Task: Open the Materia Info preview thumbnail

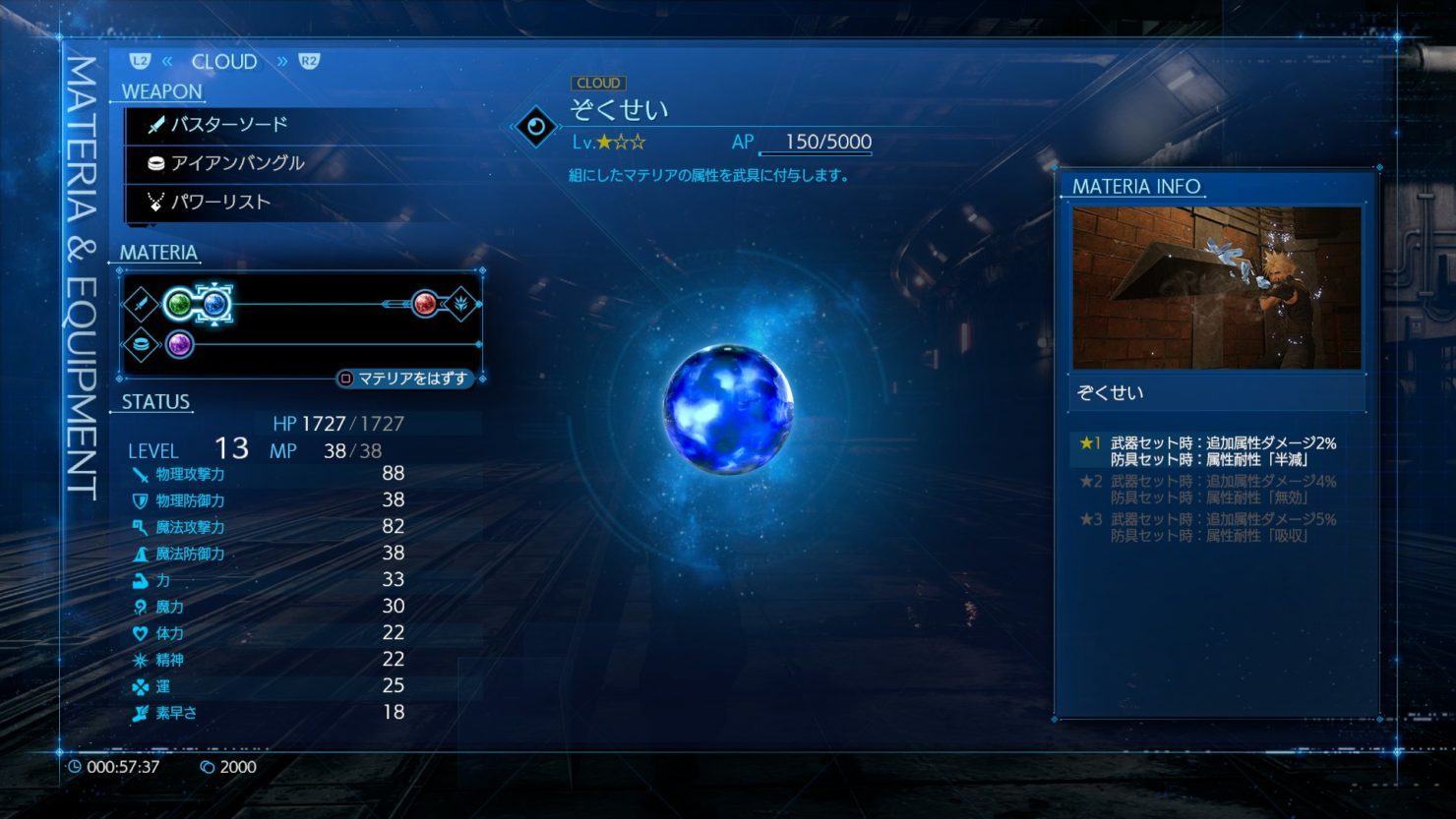Action: tap(1216, 287)
